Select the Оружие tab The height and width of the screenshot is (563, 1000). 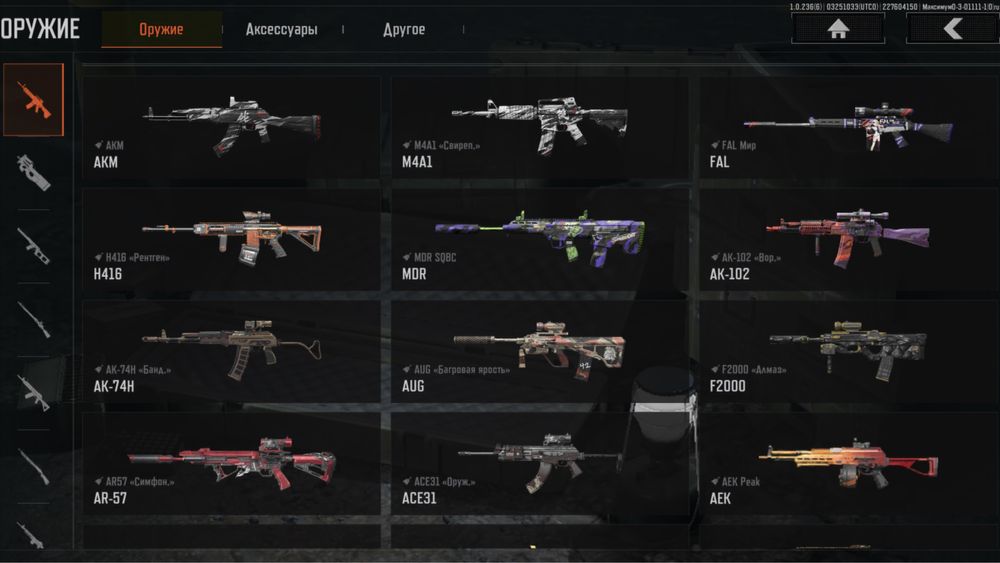point(162,30)
